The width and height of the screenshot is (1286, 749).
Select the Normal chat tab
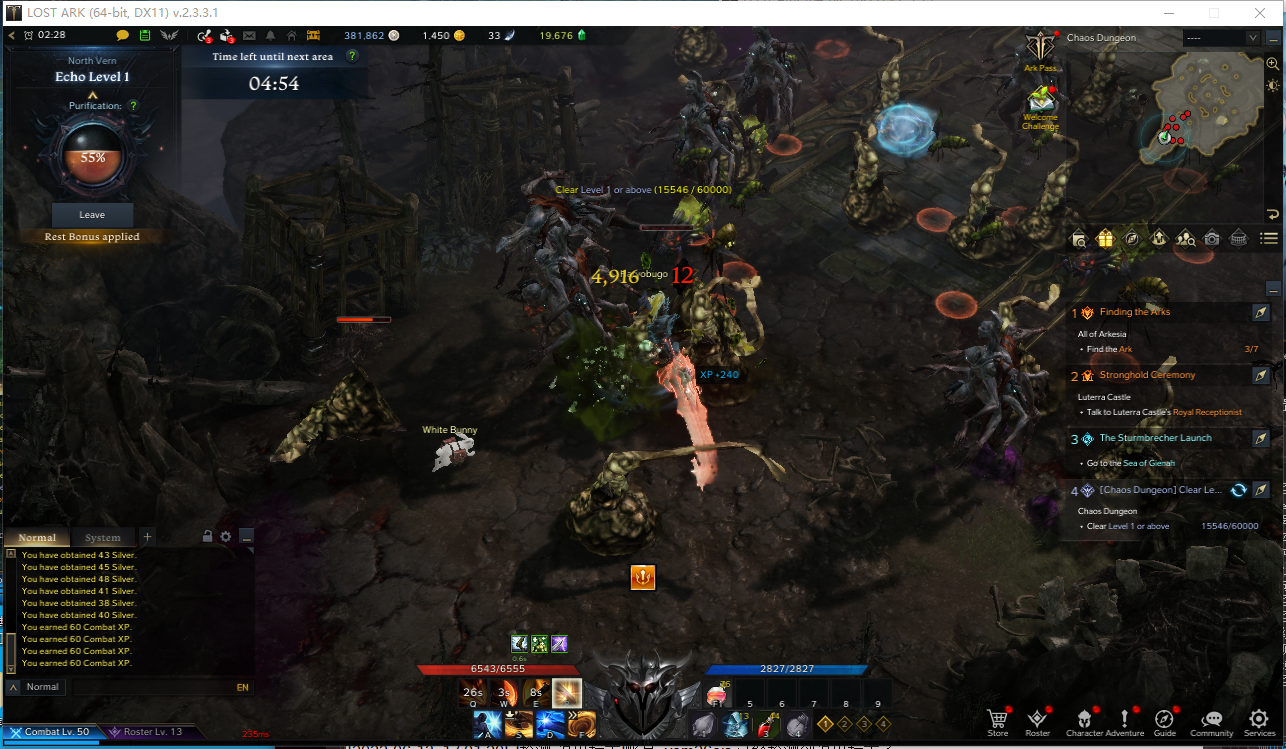tap(37, 538)
